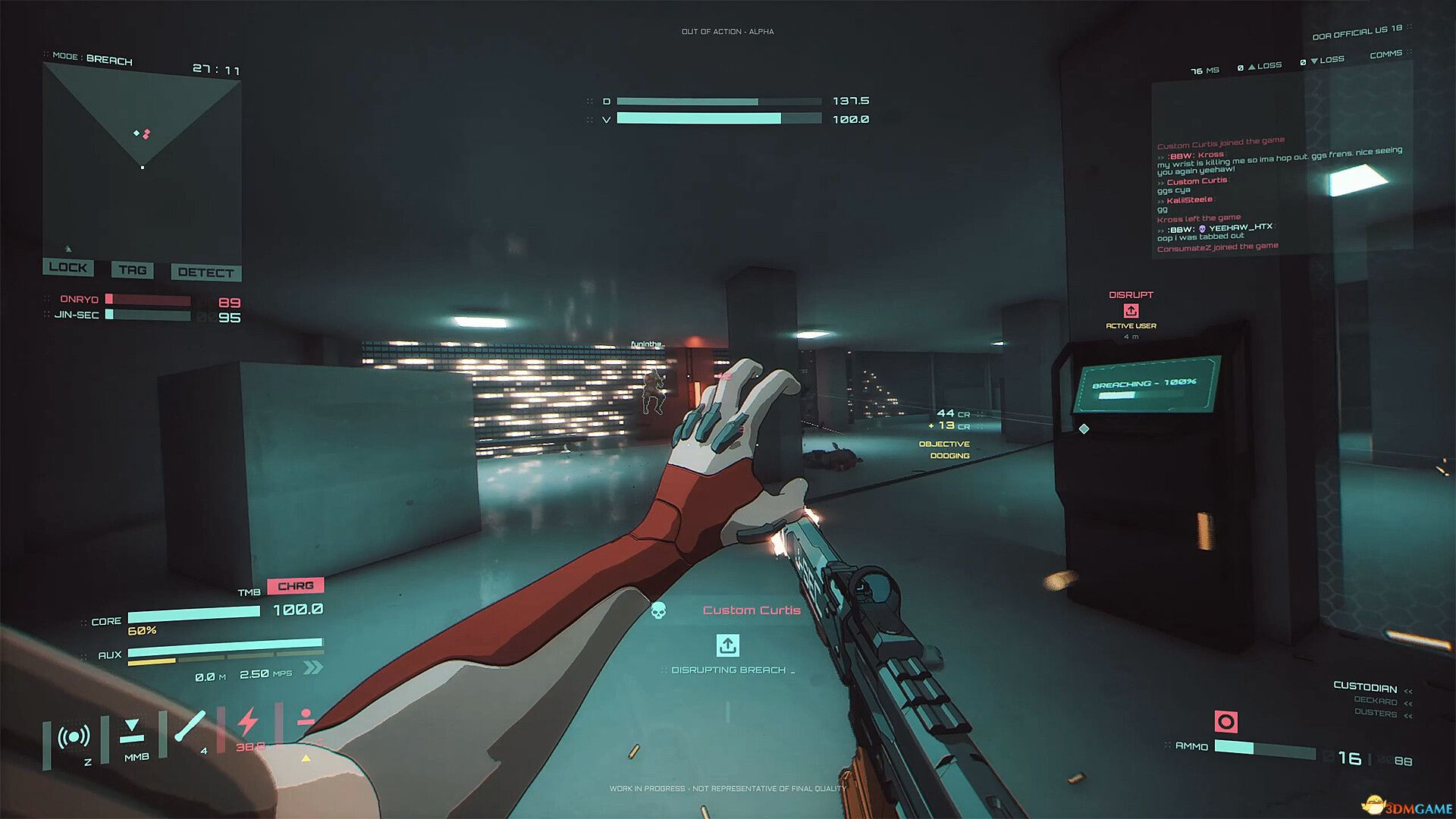Toggle DETECT mode on the minimap panel
The width and height of the screenshot is (1456, 819).
206,272
